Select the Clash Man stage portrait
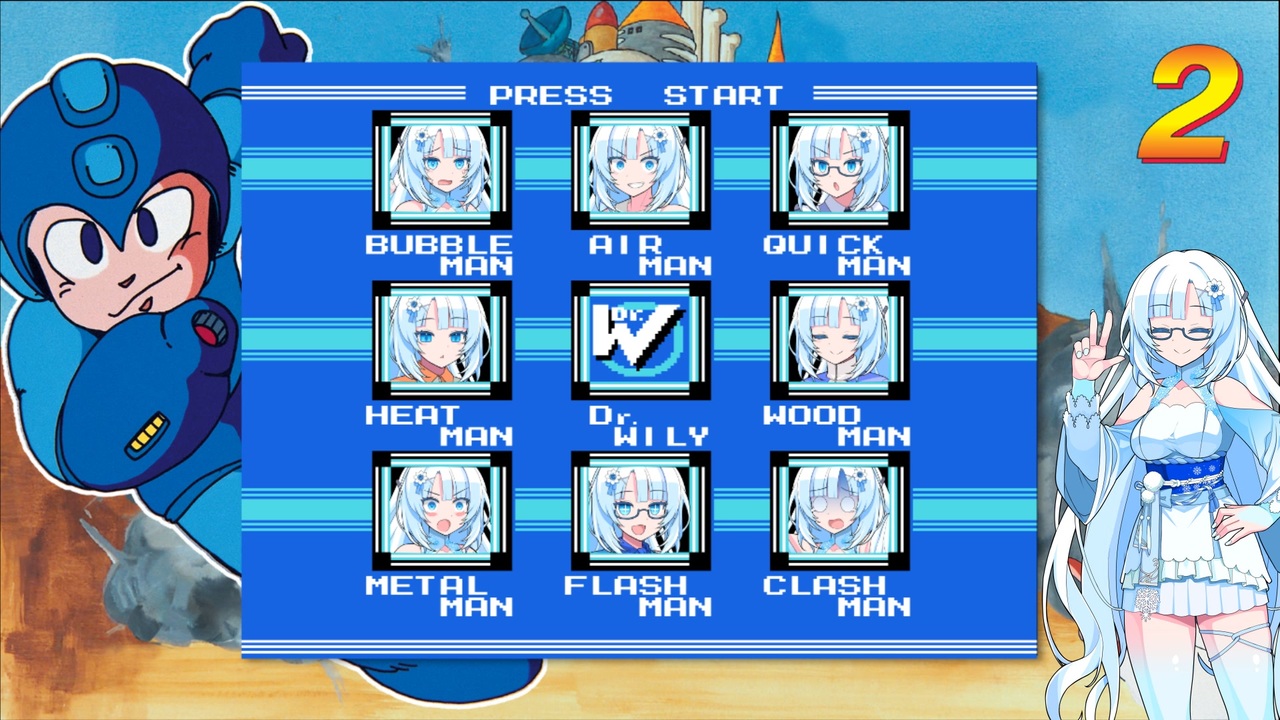Screen dimensions: 1280x720 841,510
